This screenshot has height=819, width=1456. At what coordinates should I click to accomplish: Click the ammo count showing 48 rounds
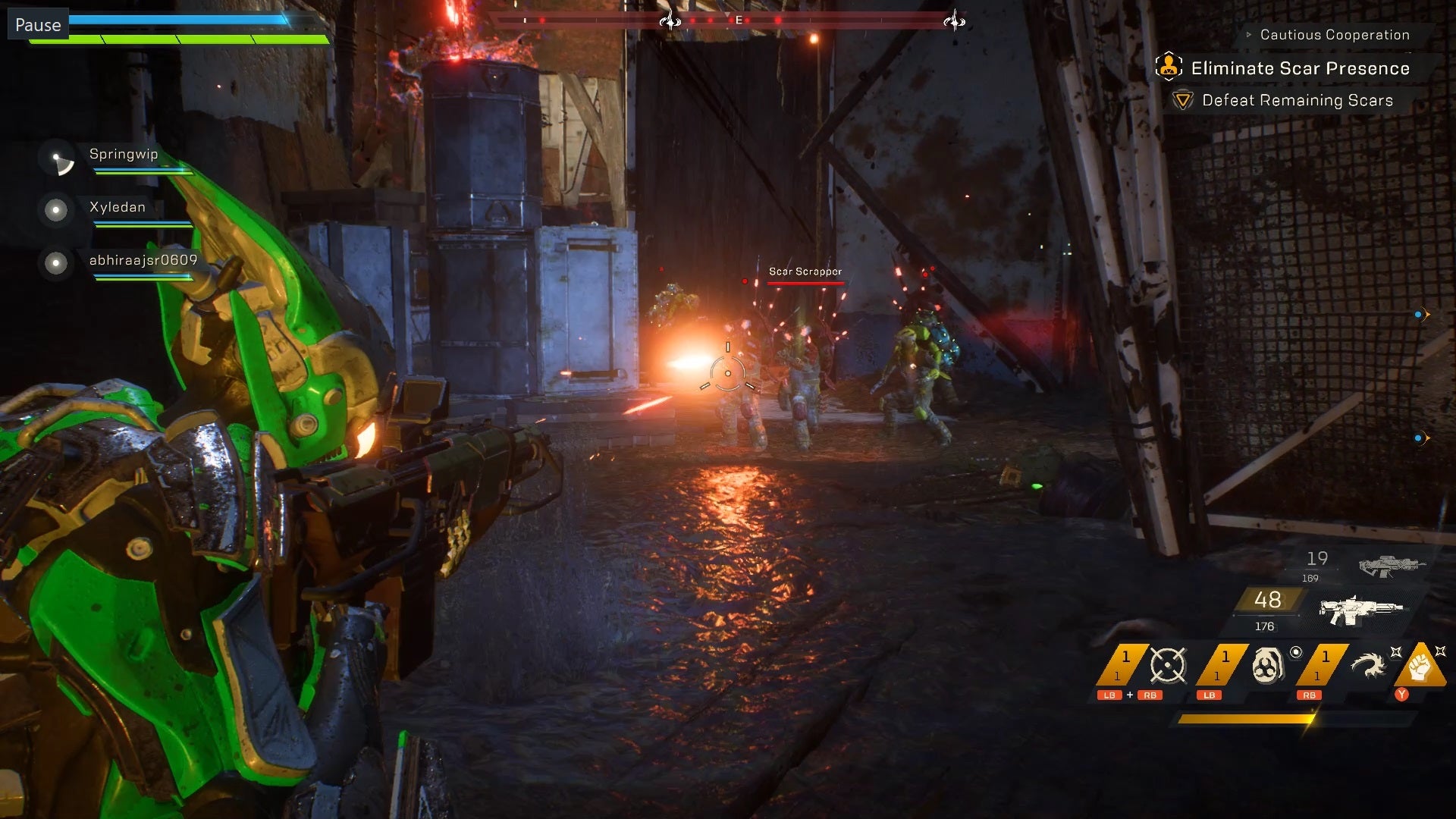(1267, 601)
